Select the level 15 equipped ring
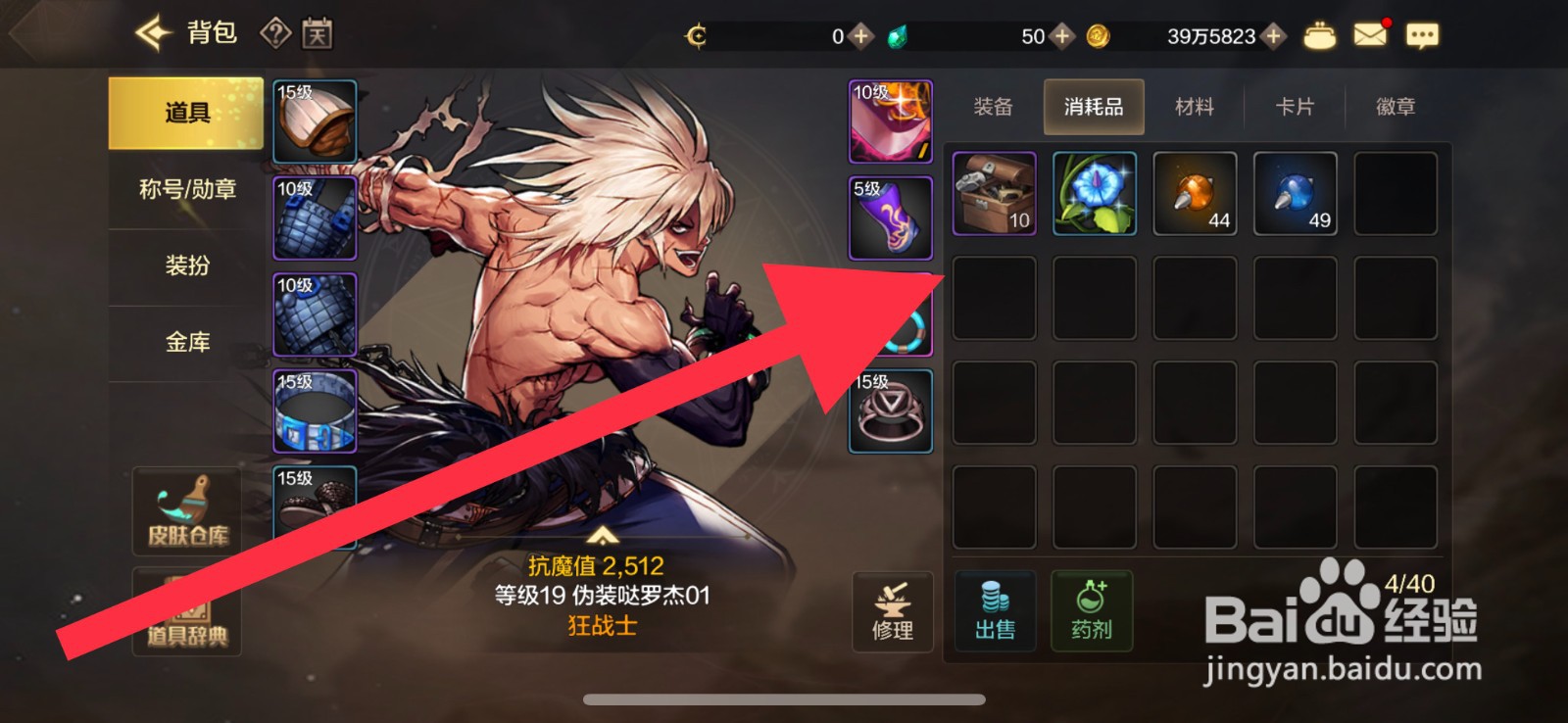 pos(890,411)
